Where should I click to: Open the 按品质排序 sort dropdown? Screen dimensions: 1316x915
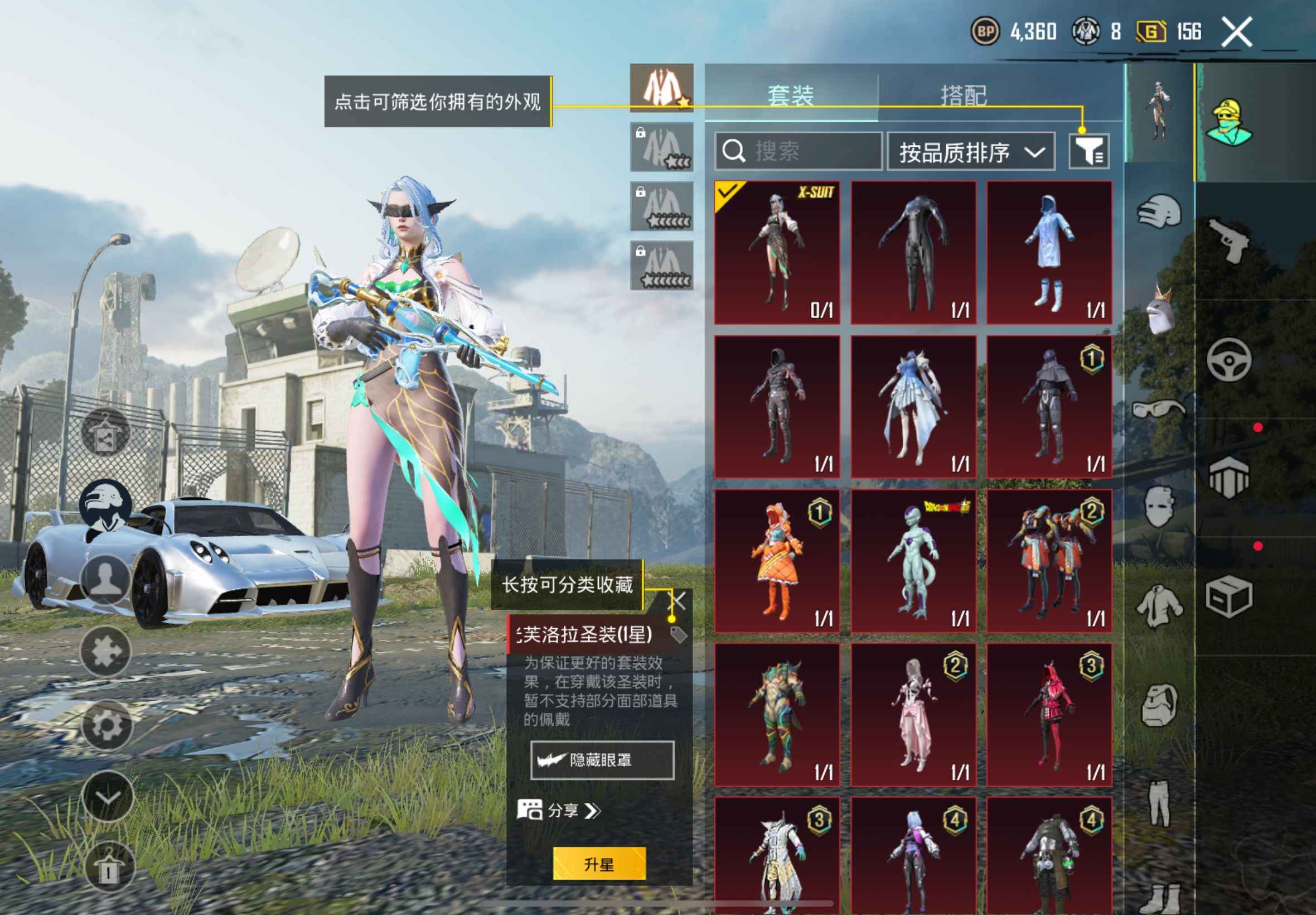tap(970, 152)
